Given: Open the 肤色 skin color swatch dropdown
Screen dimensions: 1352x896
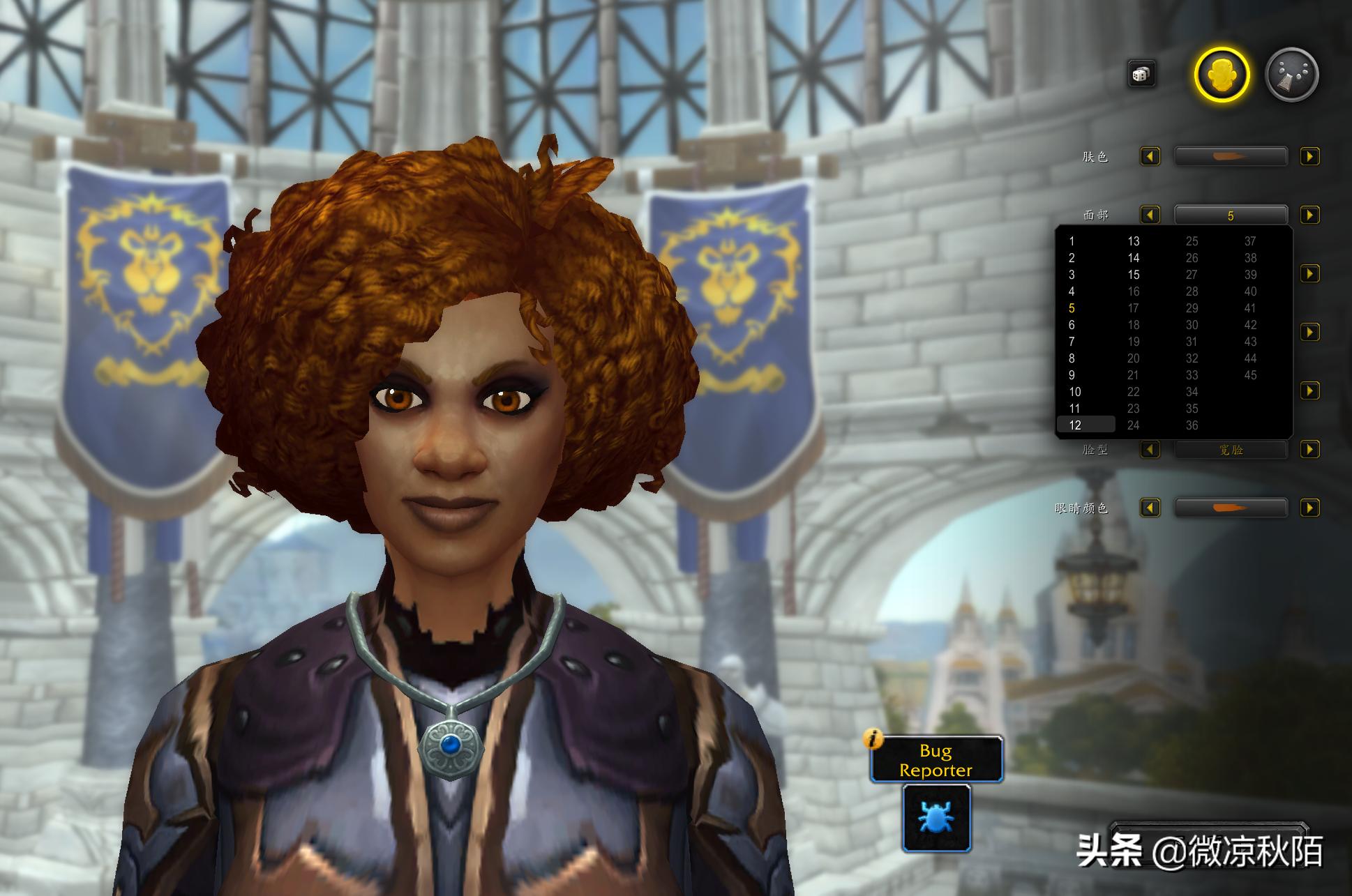Looking at the screenshot, I should [1231, 156].
